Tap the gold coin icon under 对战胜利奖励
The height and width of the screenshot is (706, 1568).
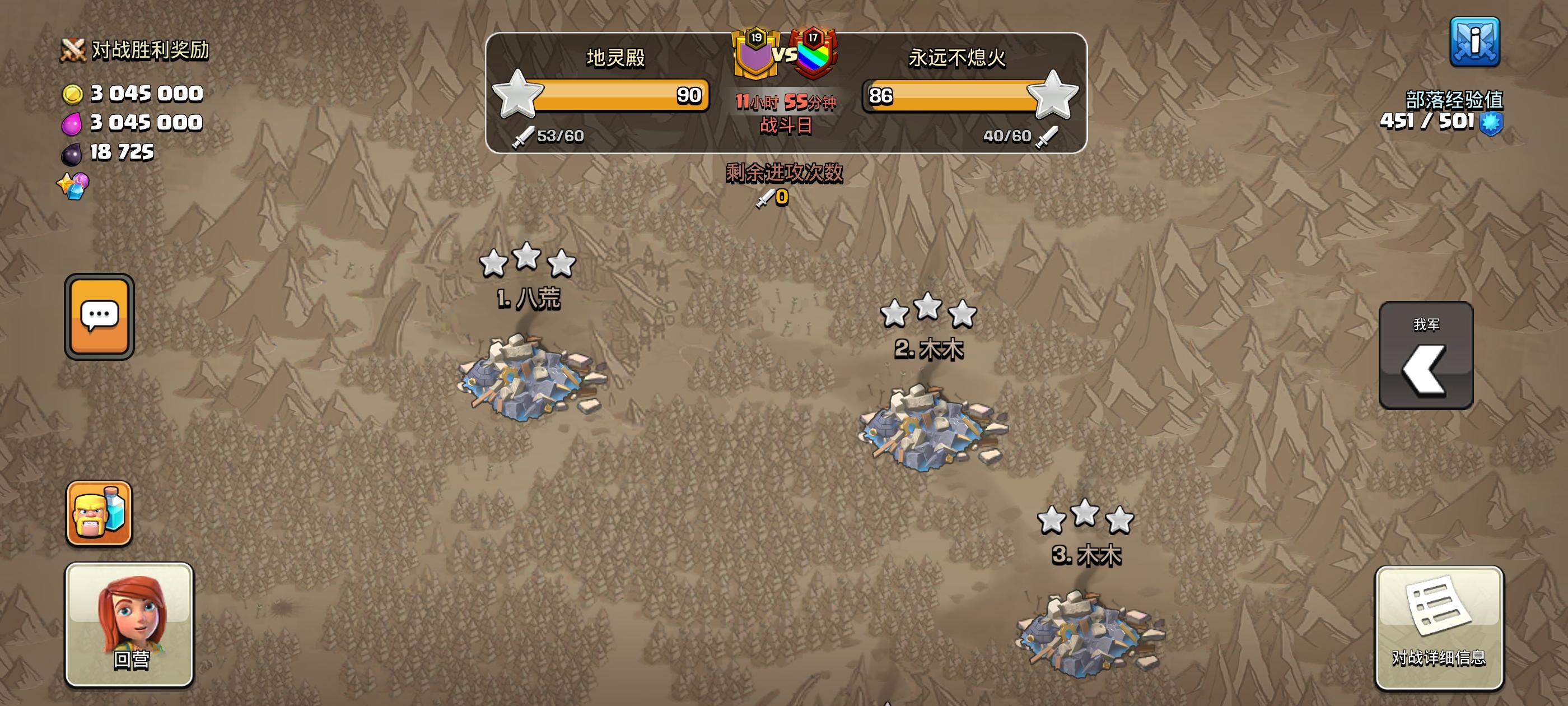tap(75, 93)
